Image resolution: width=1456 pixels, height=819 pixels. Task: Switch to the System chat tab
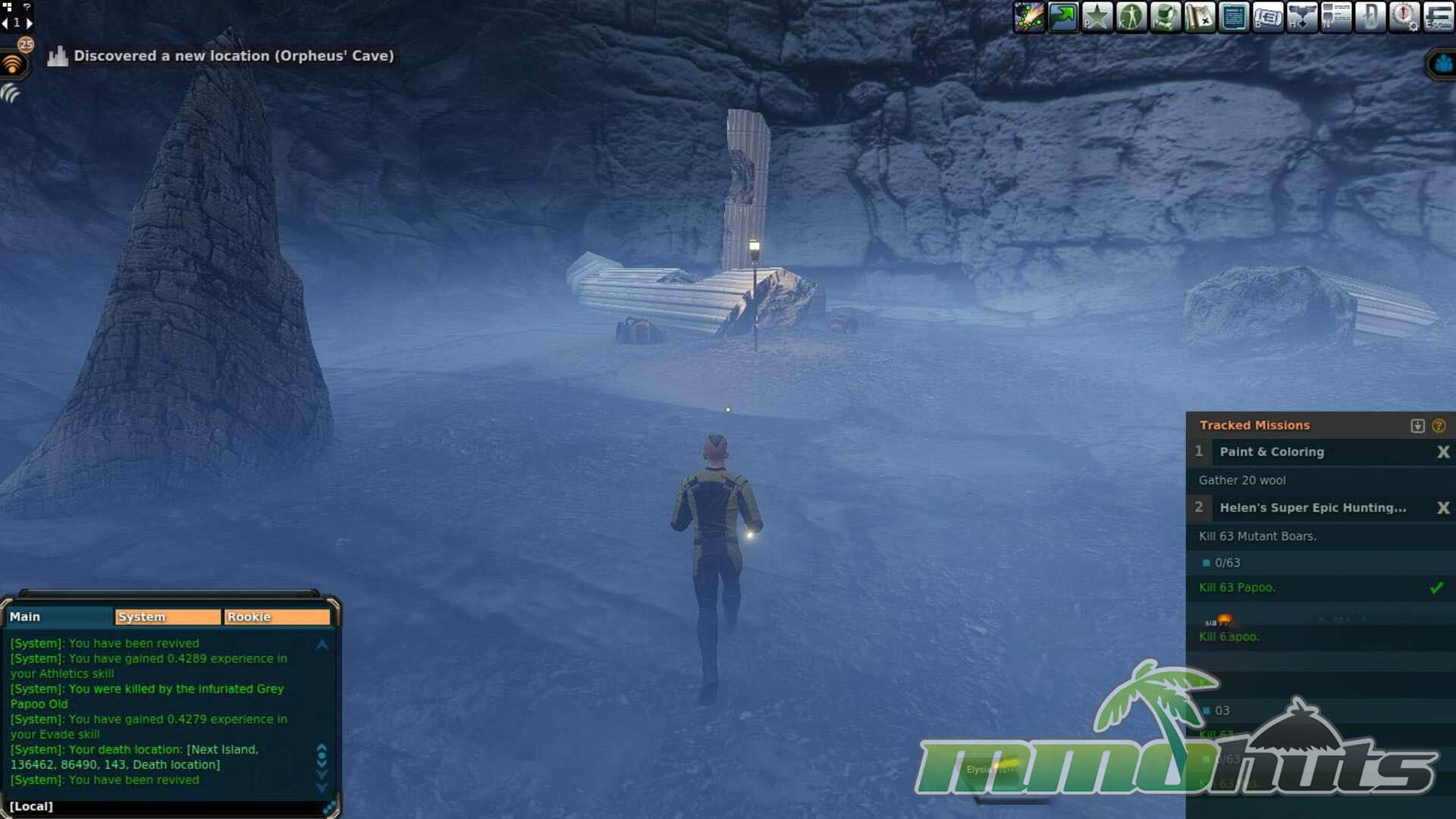coord(168,617)
